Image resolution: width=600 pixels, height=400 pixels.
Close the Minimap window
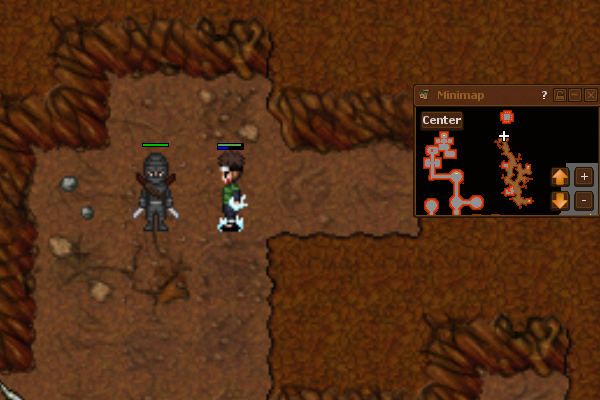pyautogui.click(x=591, y=95)
